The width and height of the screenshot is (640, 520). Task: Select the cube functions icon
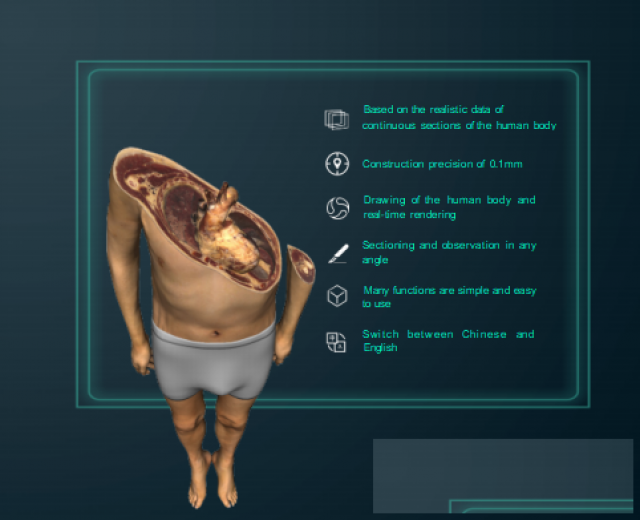click(x=336, y=297)
